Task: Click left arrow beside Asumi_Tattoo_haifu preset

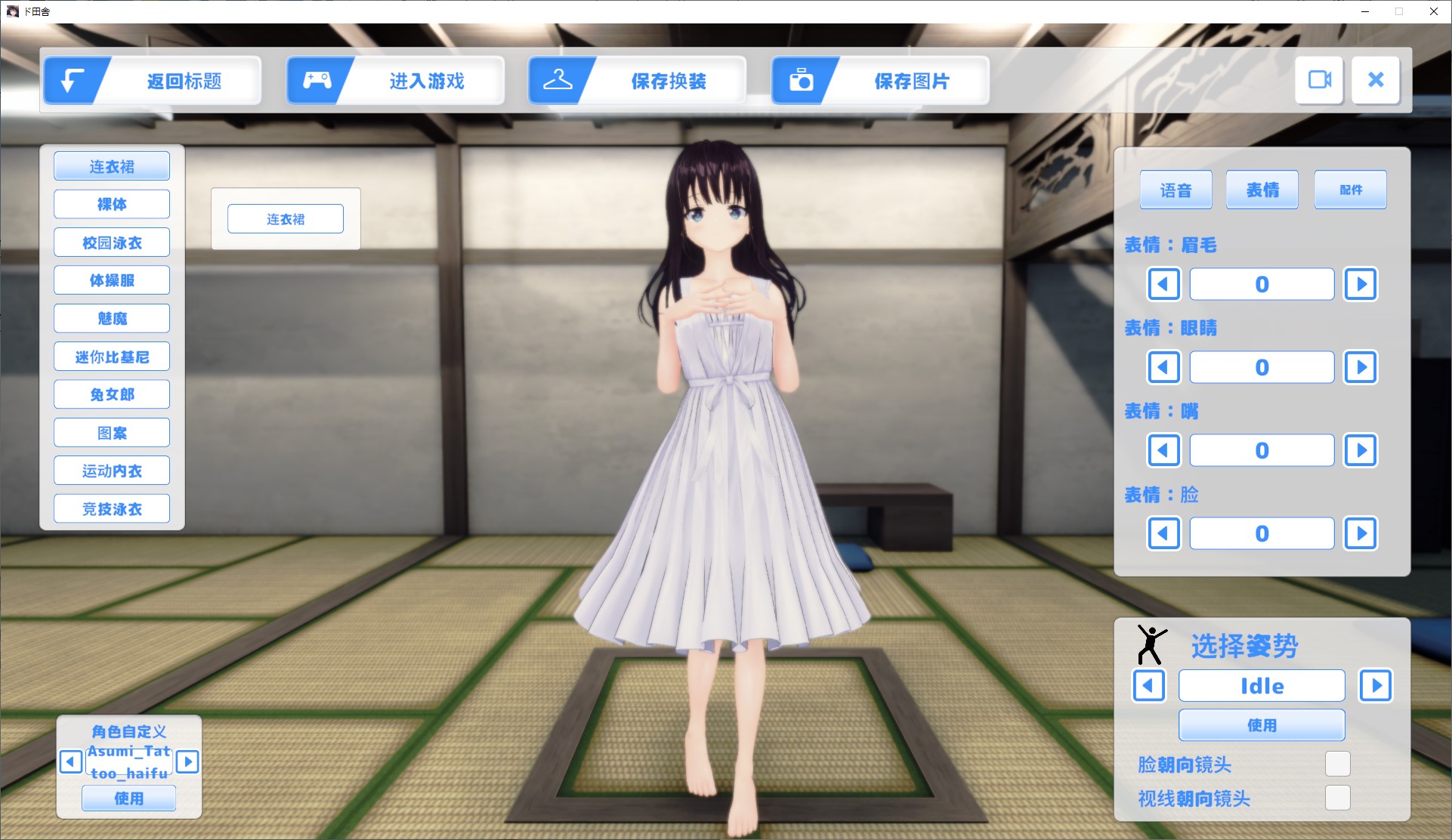Action: pos(70,763)
